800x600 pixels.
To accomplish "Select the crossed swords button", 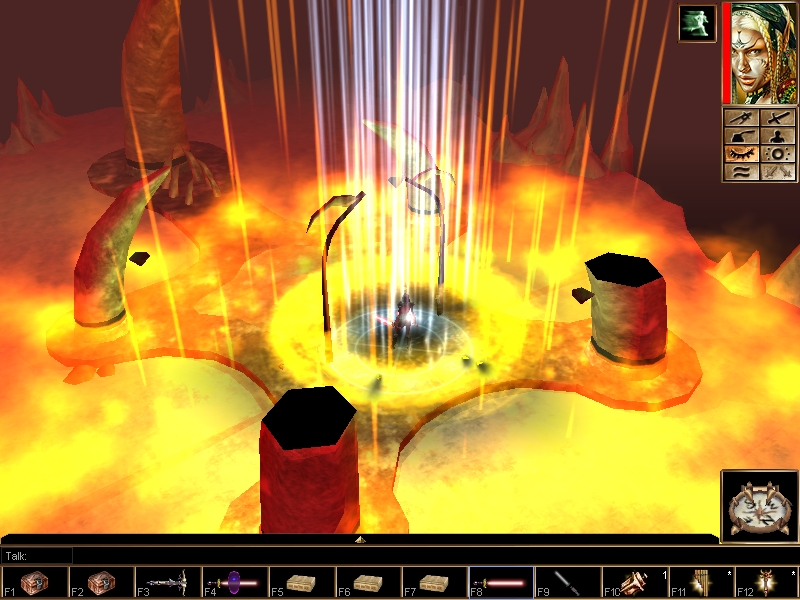I will pos(777,171).
